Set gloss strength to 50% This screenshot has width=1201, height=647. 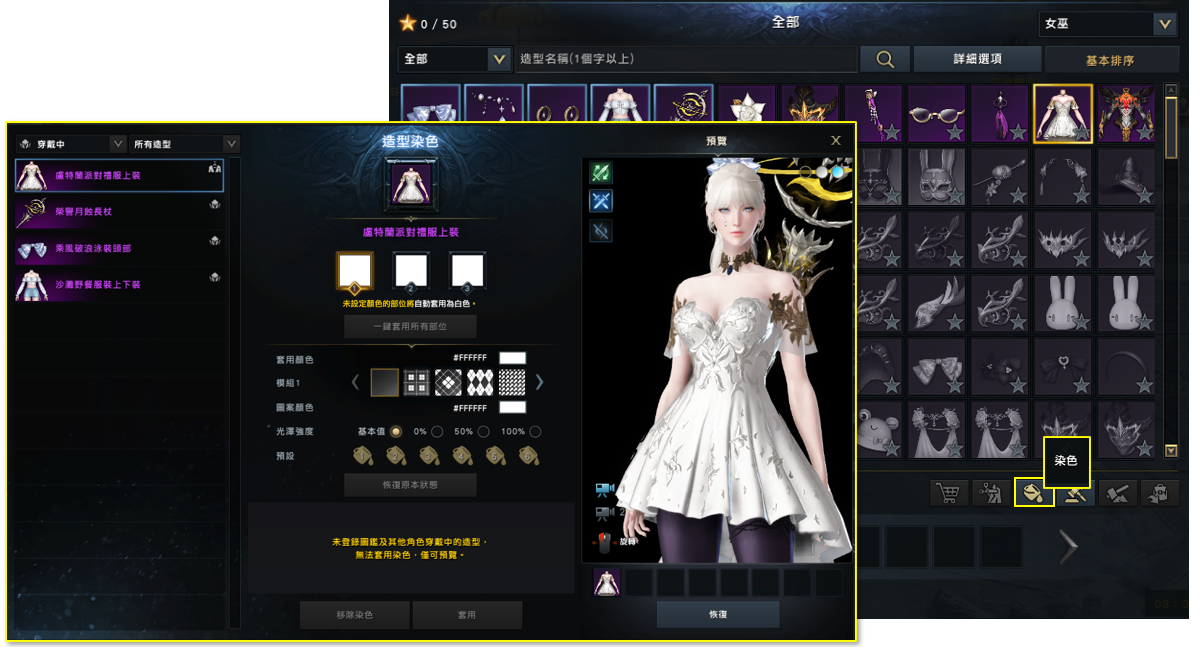tap(483, 431)
